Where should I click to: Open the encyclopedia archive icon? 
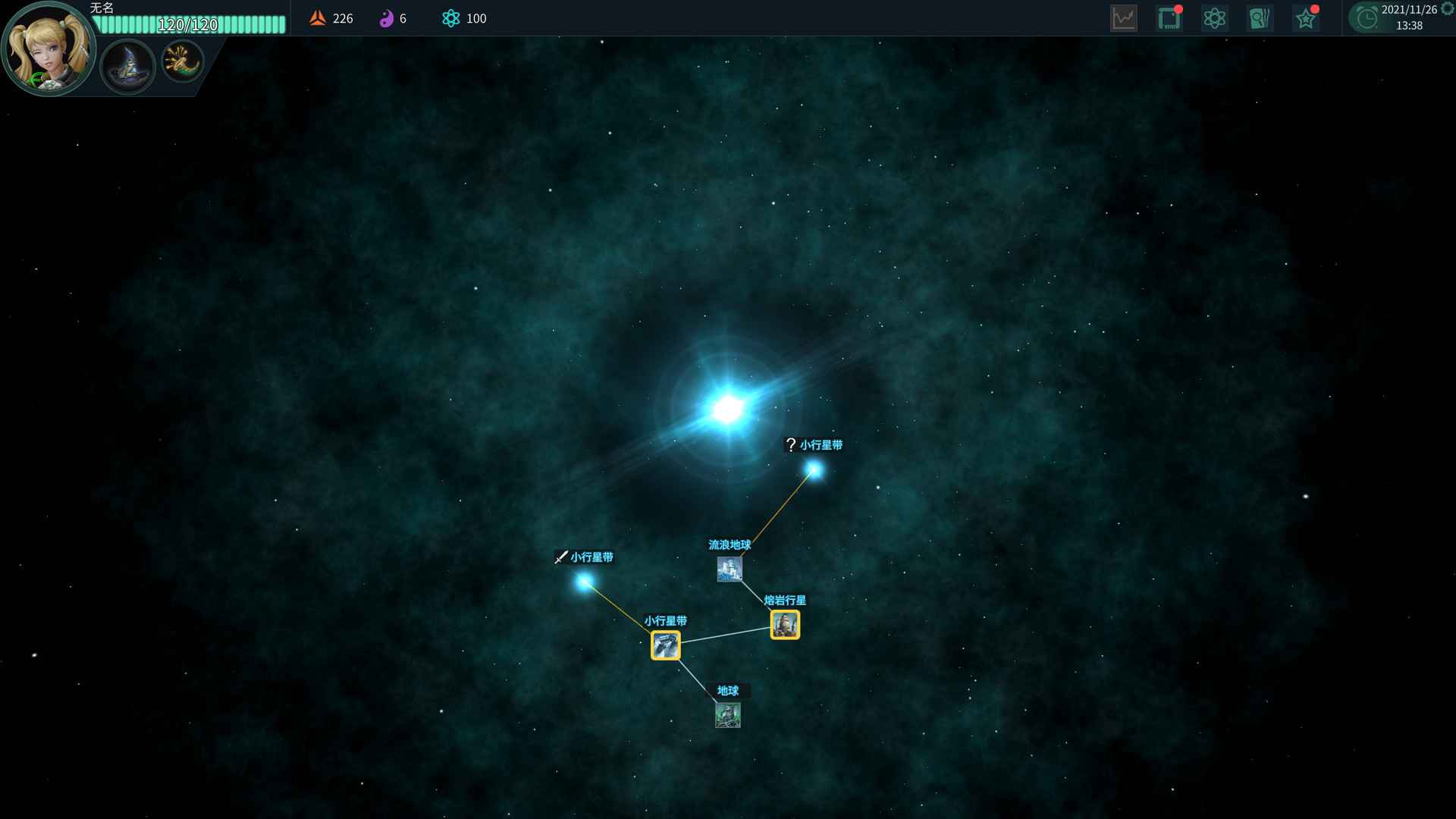tap(1260, 17)
